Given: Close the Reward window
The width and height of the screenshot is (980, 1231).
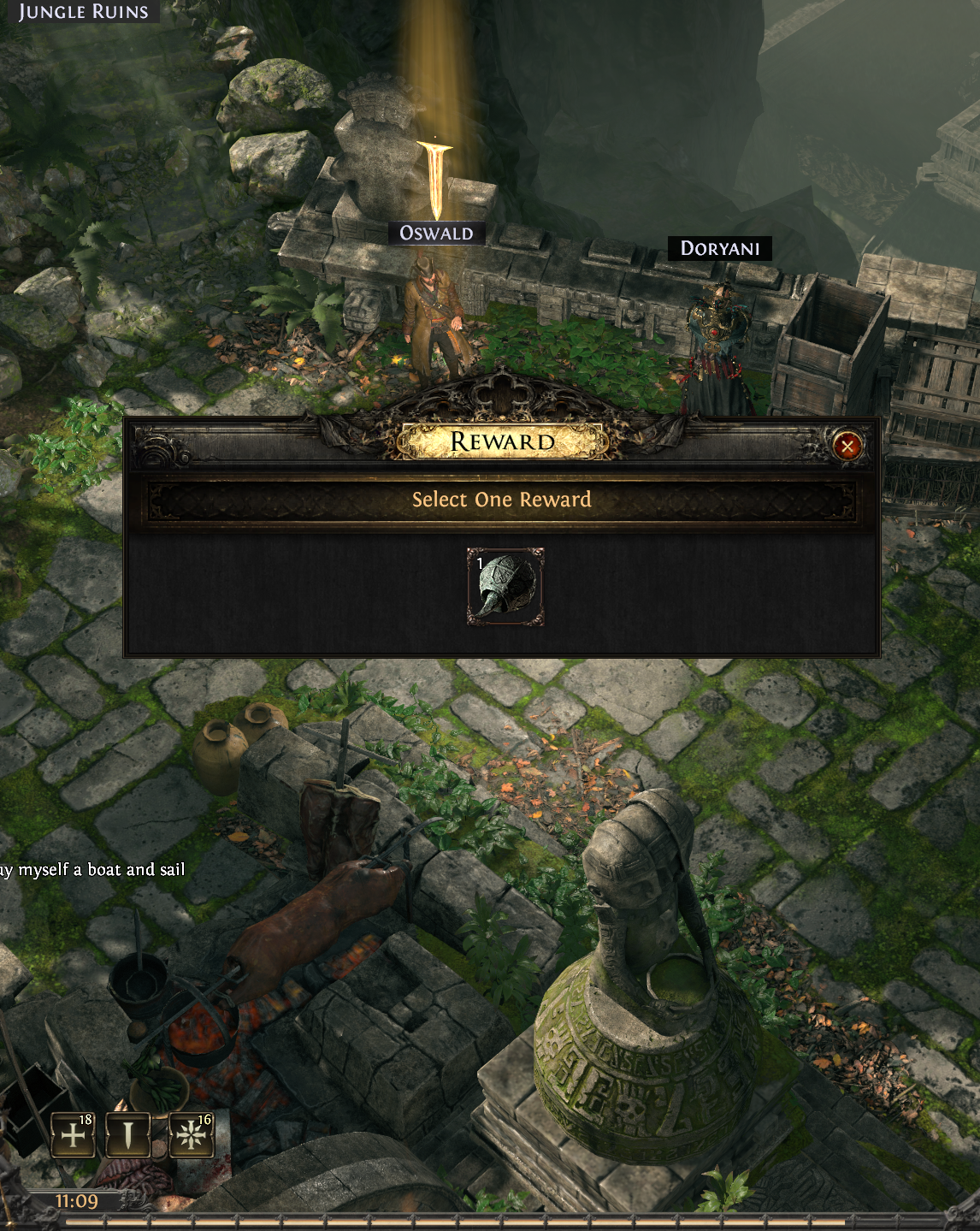Looking at the screenshot, I should point(847,446).
